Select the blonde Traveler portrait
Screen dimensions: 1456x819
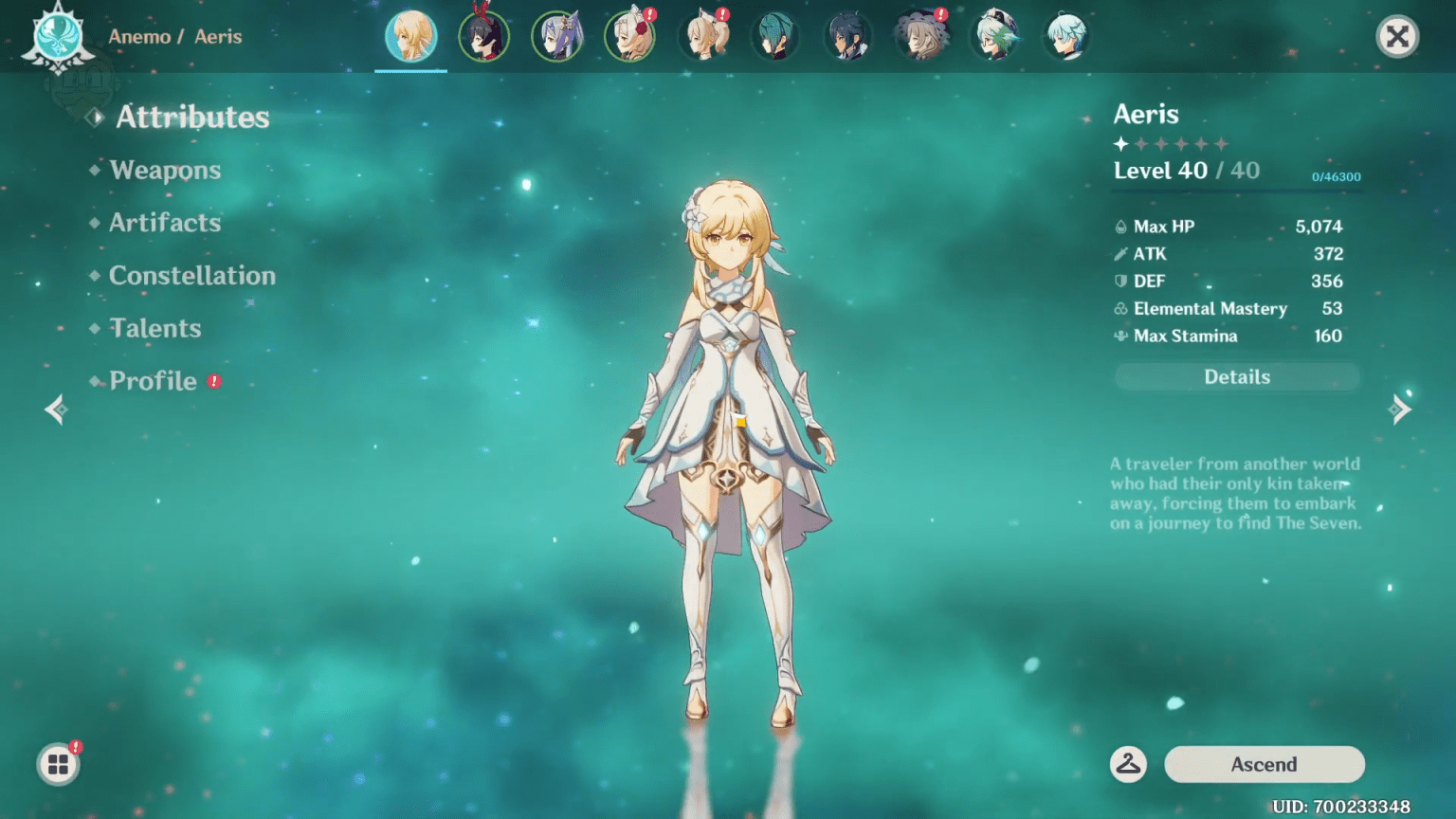(x=410, y=37)
